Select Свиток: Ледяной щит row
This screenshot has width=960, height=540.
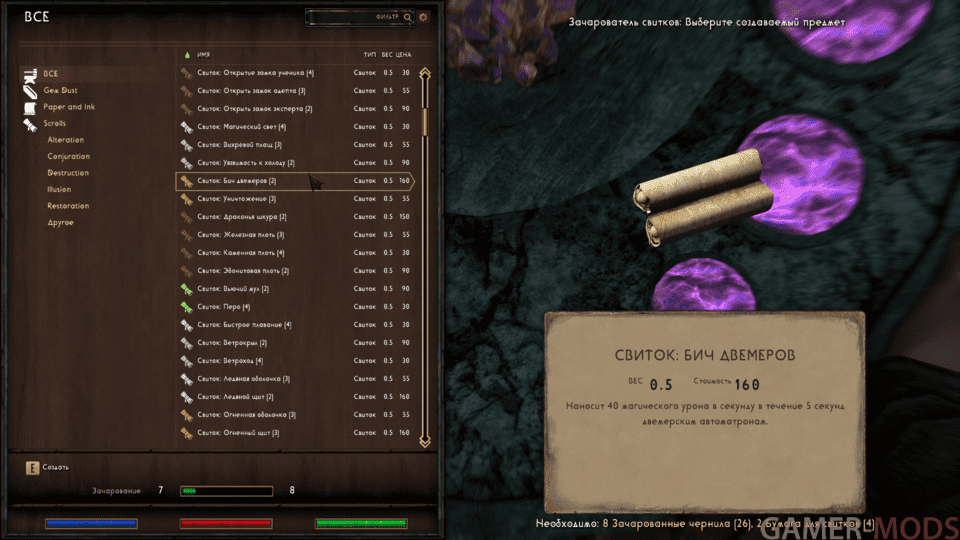coord(235,397)
